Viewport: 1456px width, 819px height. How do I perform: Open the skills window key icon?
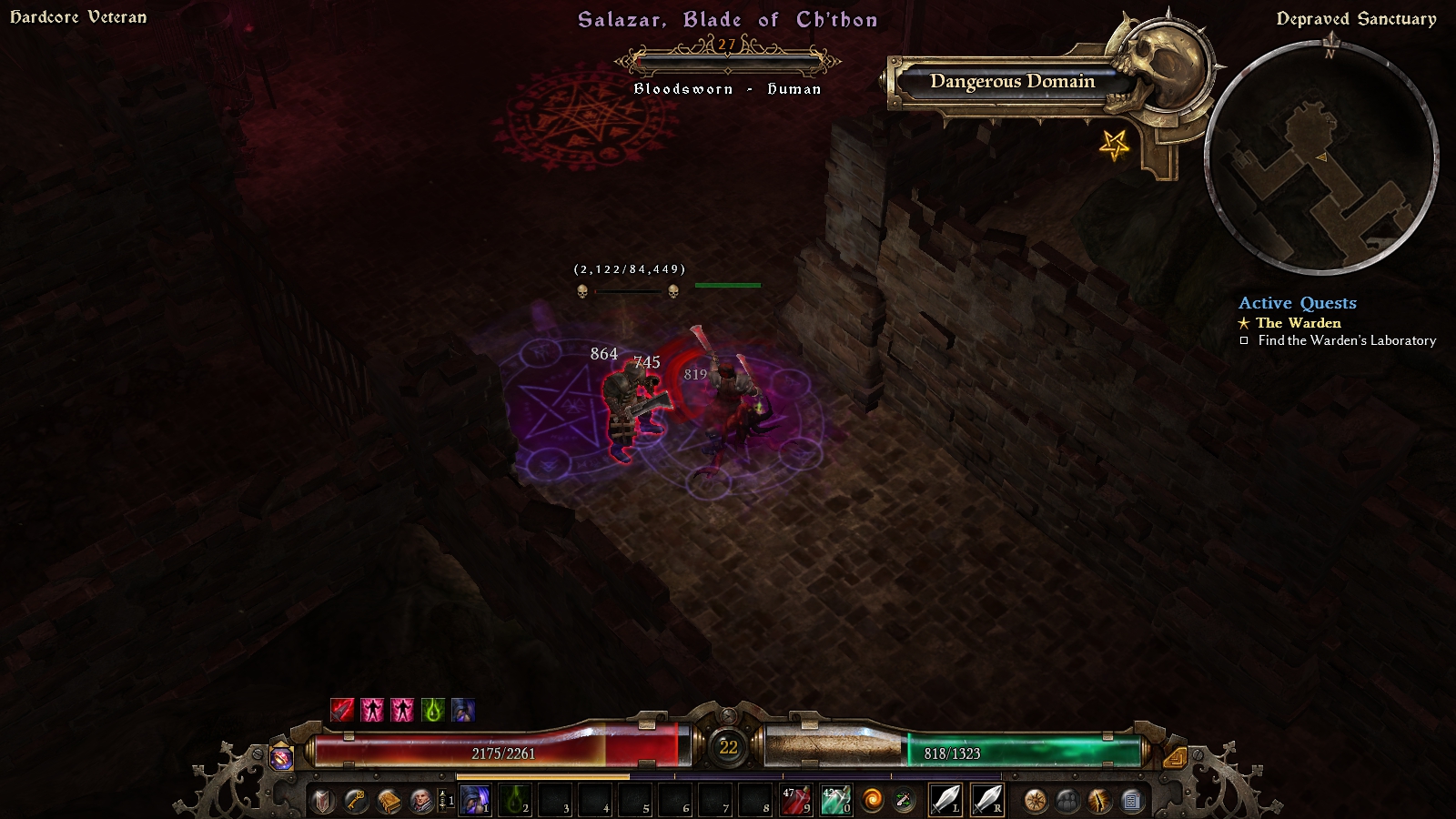[356, 801]
